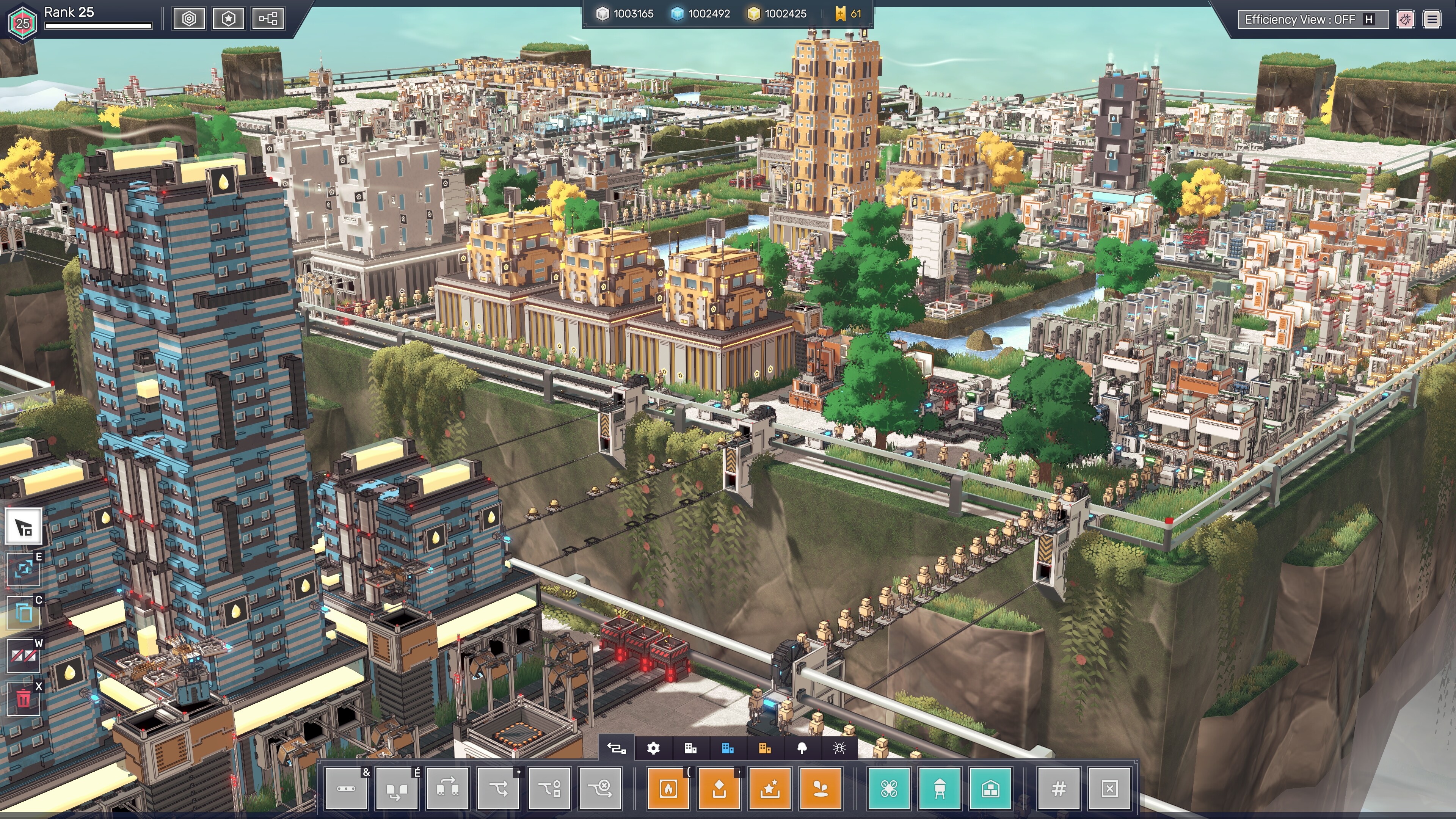This screenshot has height=819, width=1456.
Task: Activate the red trash can delete tool
Action: click(24, 699)
